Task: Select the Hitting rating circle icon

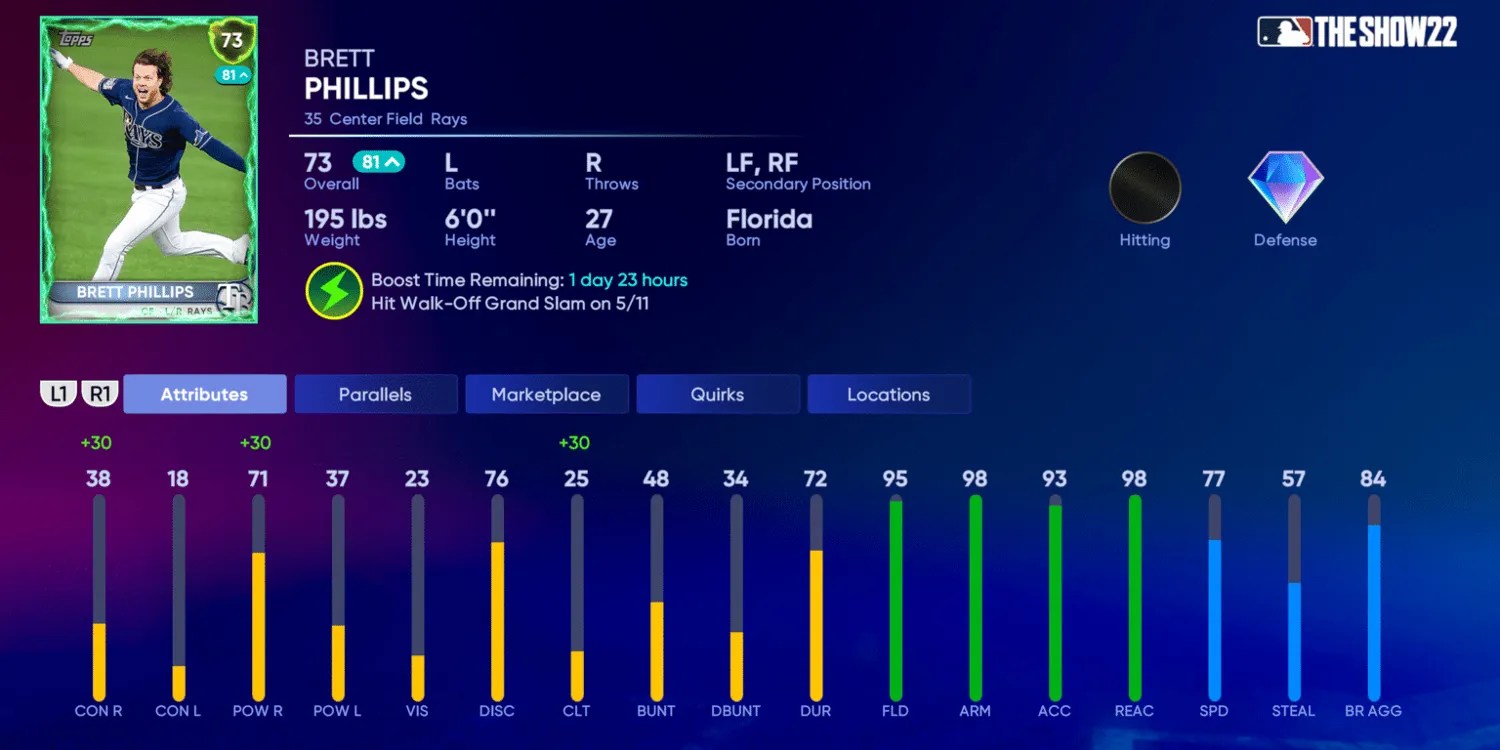Action: [1145, 187]
